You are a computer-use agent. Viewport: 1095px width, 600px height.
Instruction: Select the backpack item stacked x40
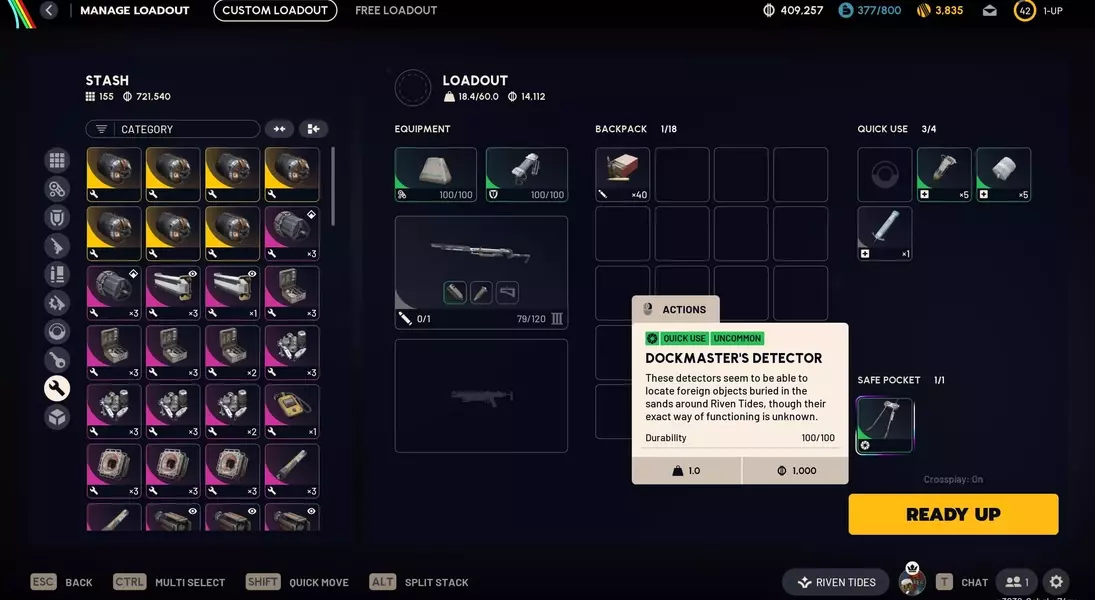click(622, 175)
